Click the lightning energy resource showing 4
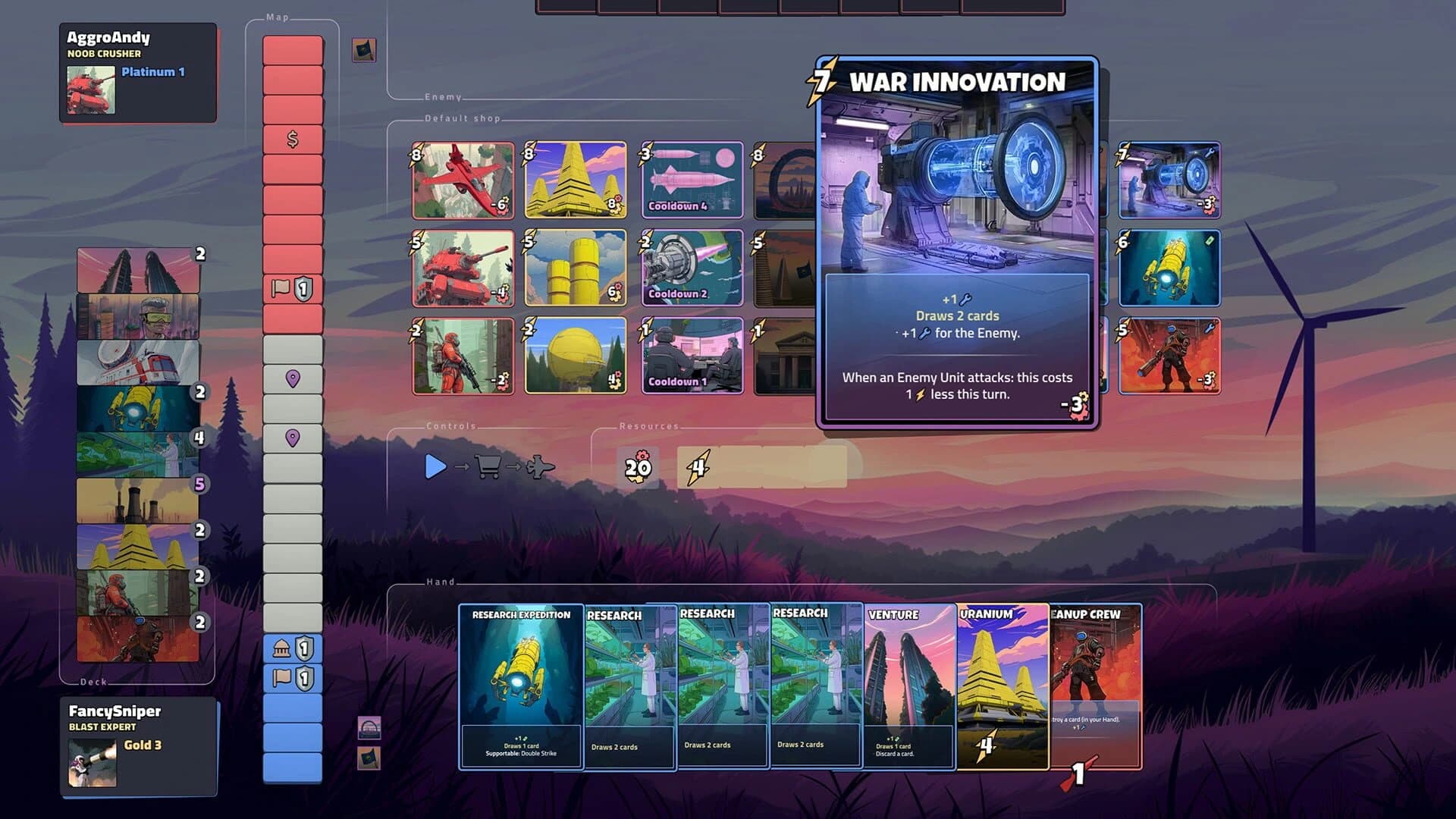The image size is (1456, 819). (698, 467)
